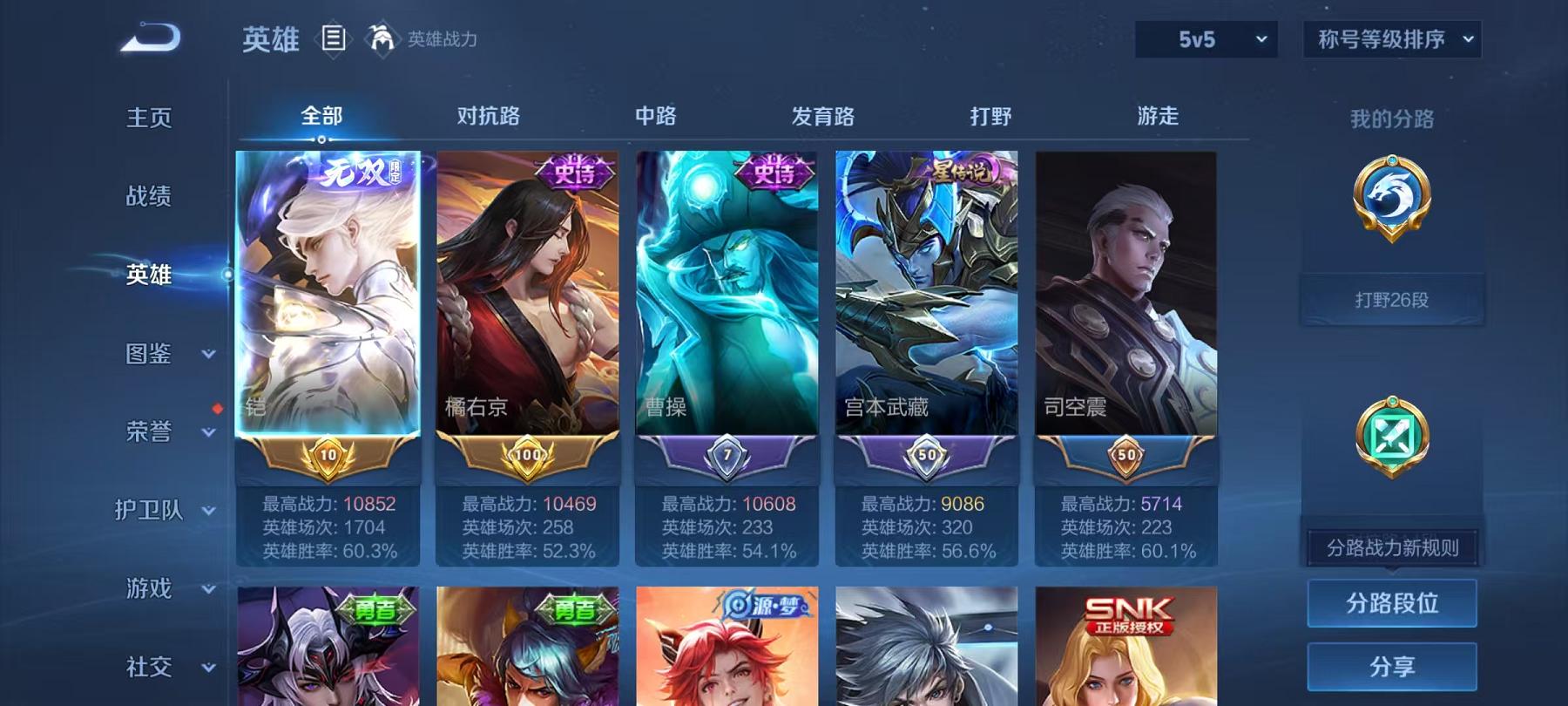
Task: Open the 战绩 page from the sidebar
Action: [x=148, y=196]
